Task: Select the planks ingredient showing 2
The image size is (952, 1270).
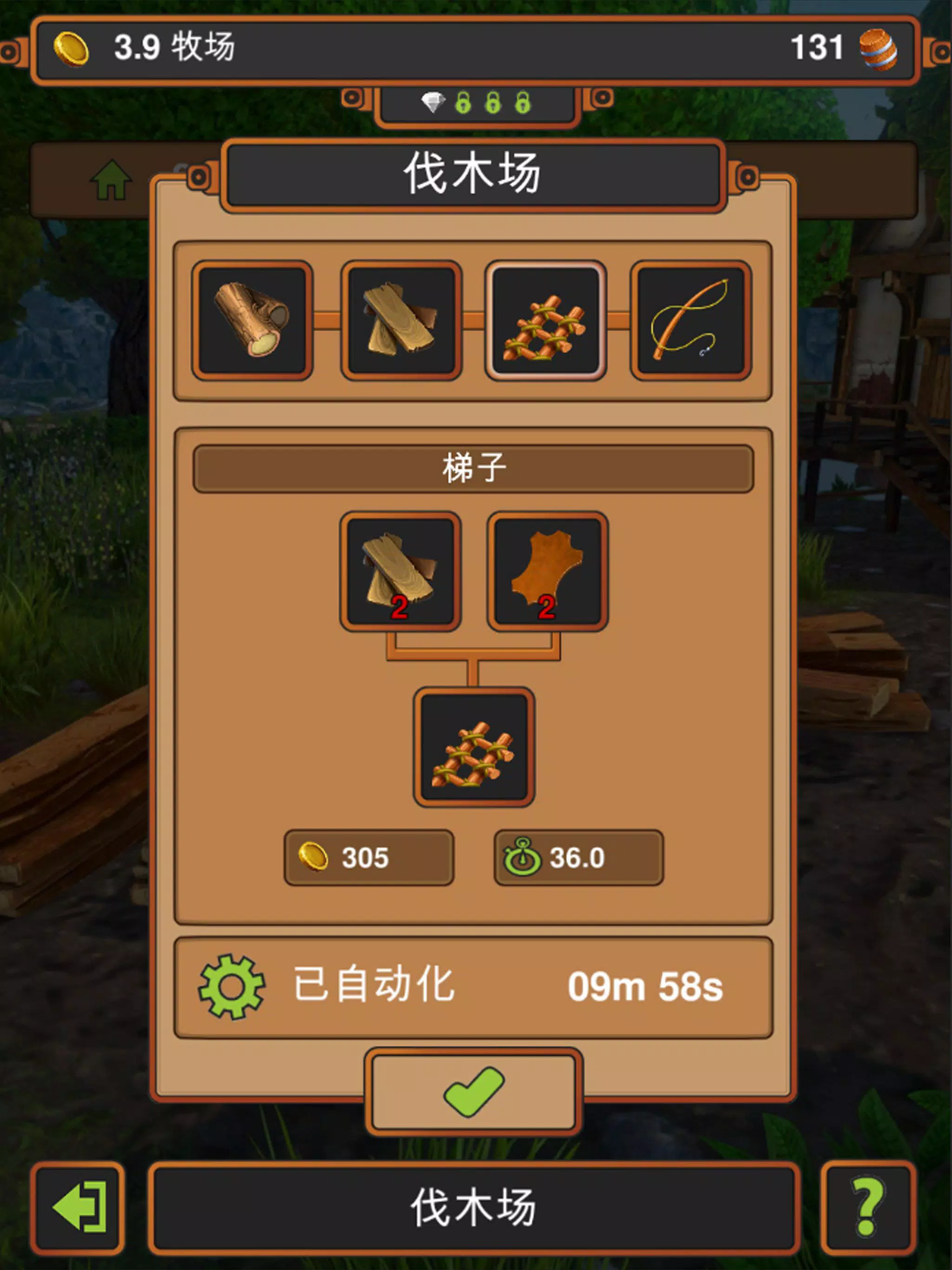Action: (x=401, y=569)
